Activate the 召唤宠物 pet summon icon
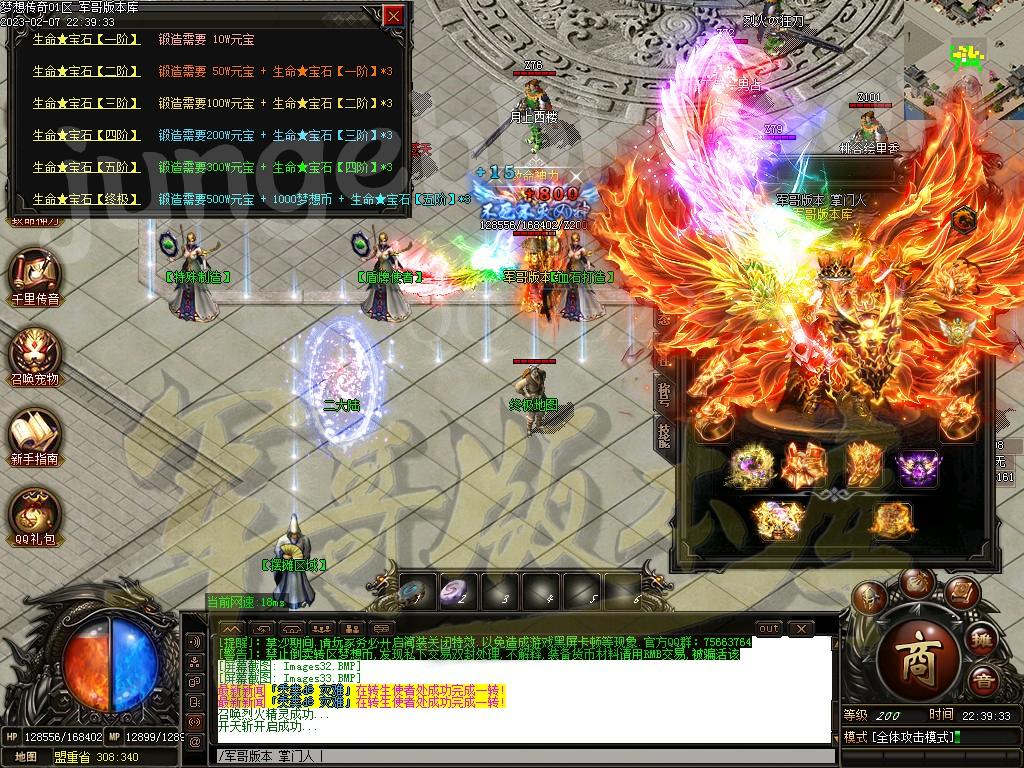This screenshot has width=1024, height=768. coord(35,356)
